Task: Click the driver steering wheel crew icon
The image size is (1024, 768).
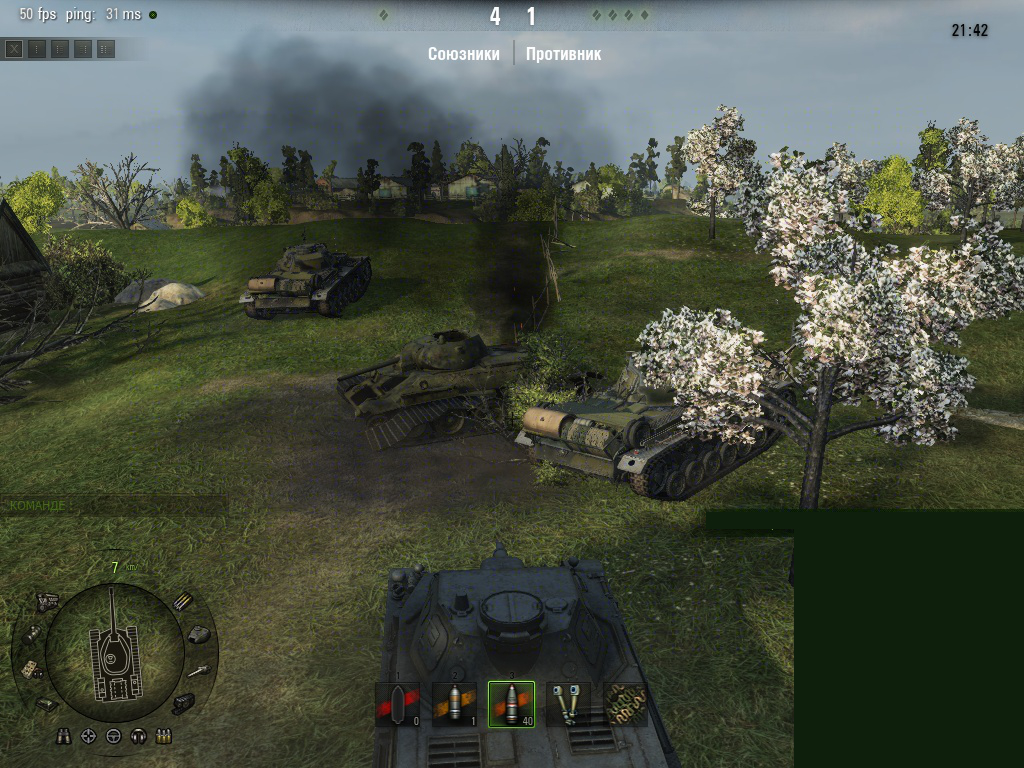Action: [x=113, y=737]
